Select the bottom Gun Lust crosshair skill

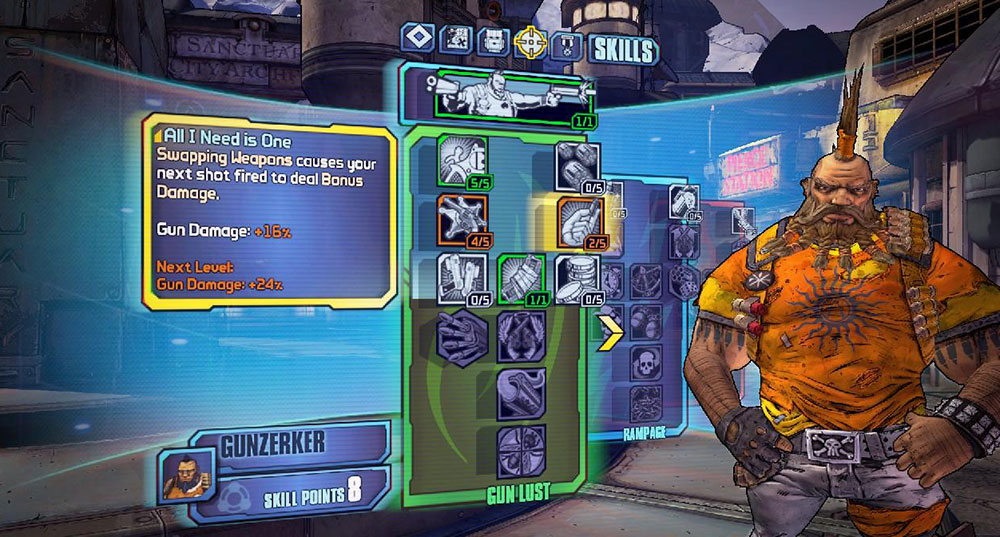(521, 450)
